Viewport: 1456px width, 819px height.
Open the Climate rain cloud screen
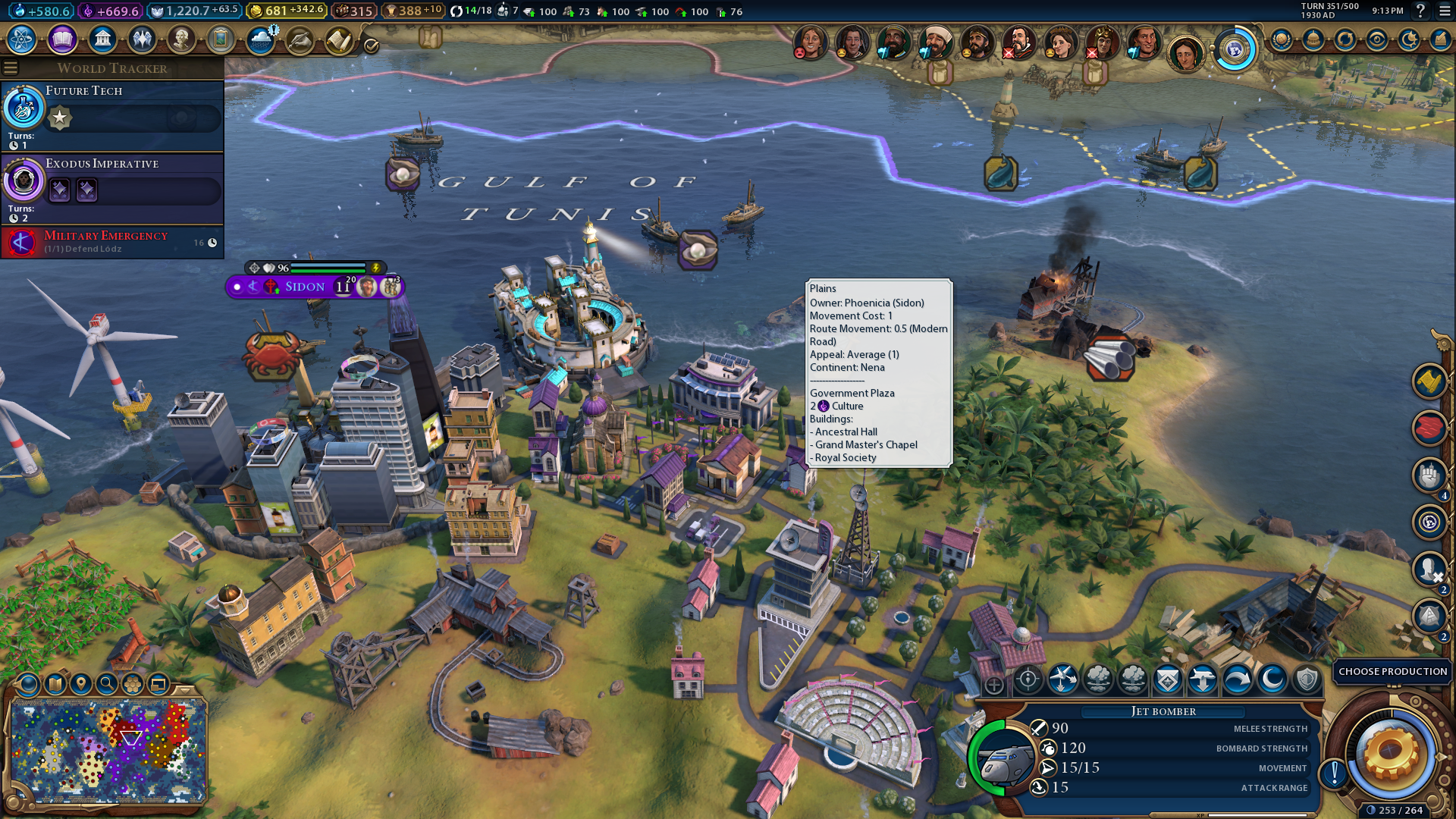point(261,39)
